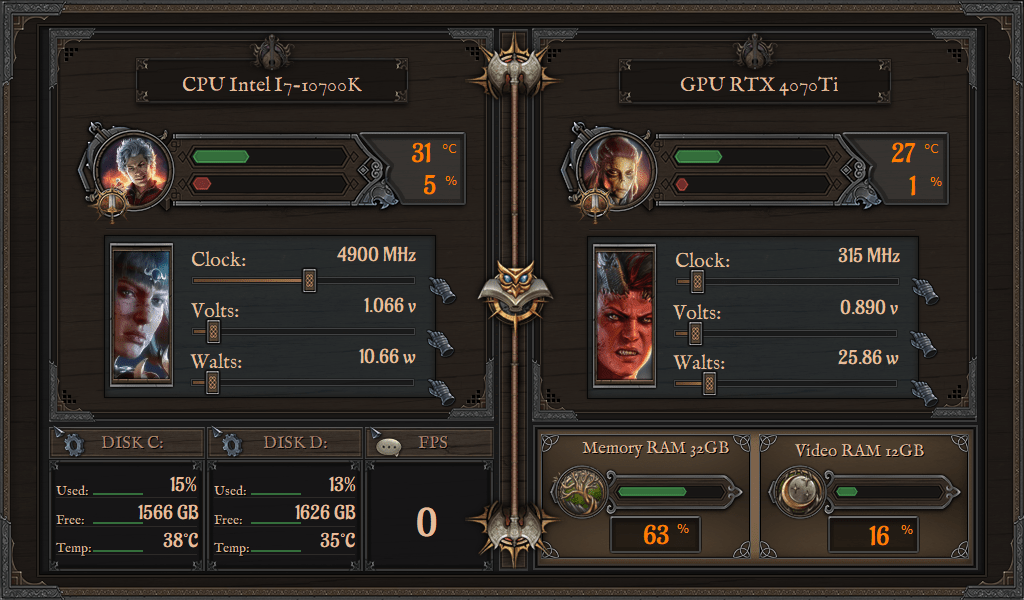Image resolution: width=1024 pixels, height=600 pixels.
Task: Adjust the GPU Watts slider
Action: click(709, 381)
